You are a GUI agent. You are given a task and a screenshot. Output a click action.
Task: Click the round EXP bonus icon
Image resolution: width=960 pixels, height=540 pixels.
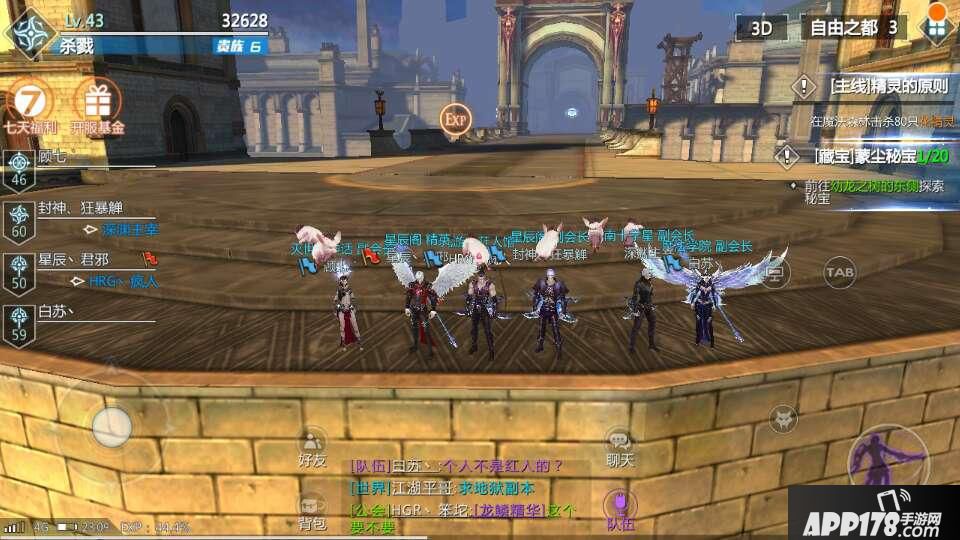tap(455, 119)
